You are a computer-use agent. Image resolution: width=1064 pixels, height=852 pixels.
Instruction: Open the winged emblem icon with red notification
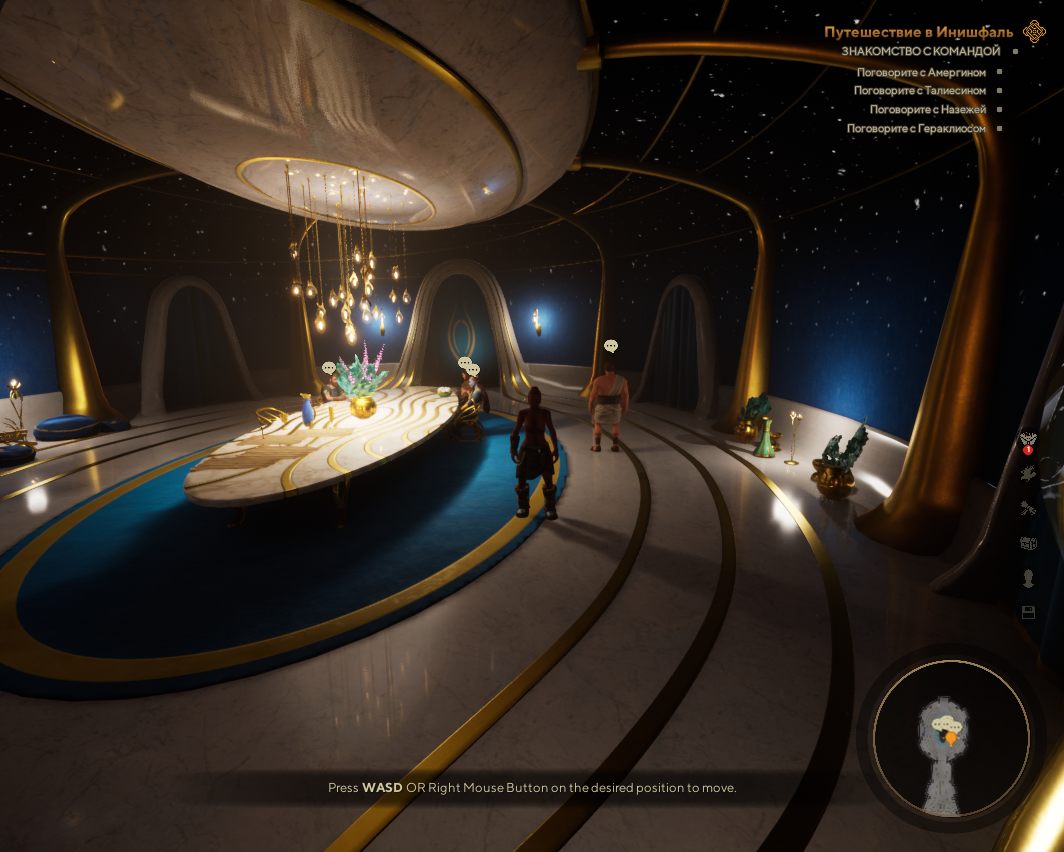pyautogui.click(x=1027, y=439)
